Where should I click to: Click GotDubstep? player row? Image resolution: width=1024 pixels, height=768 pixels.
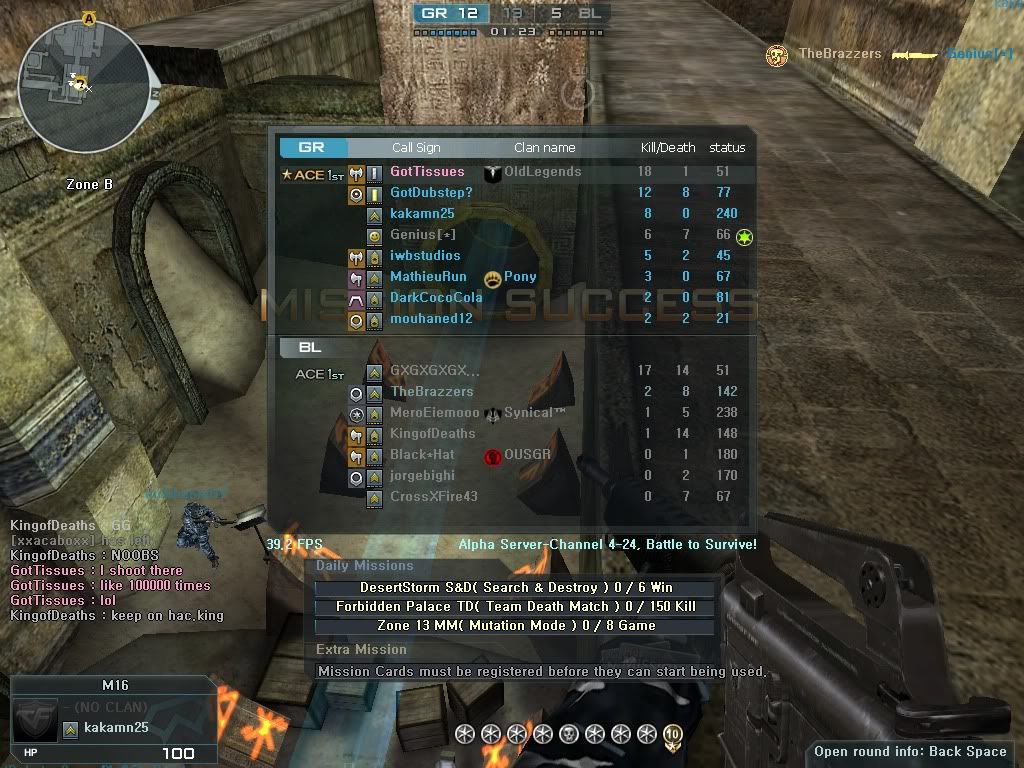[x=431, y=193]
